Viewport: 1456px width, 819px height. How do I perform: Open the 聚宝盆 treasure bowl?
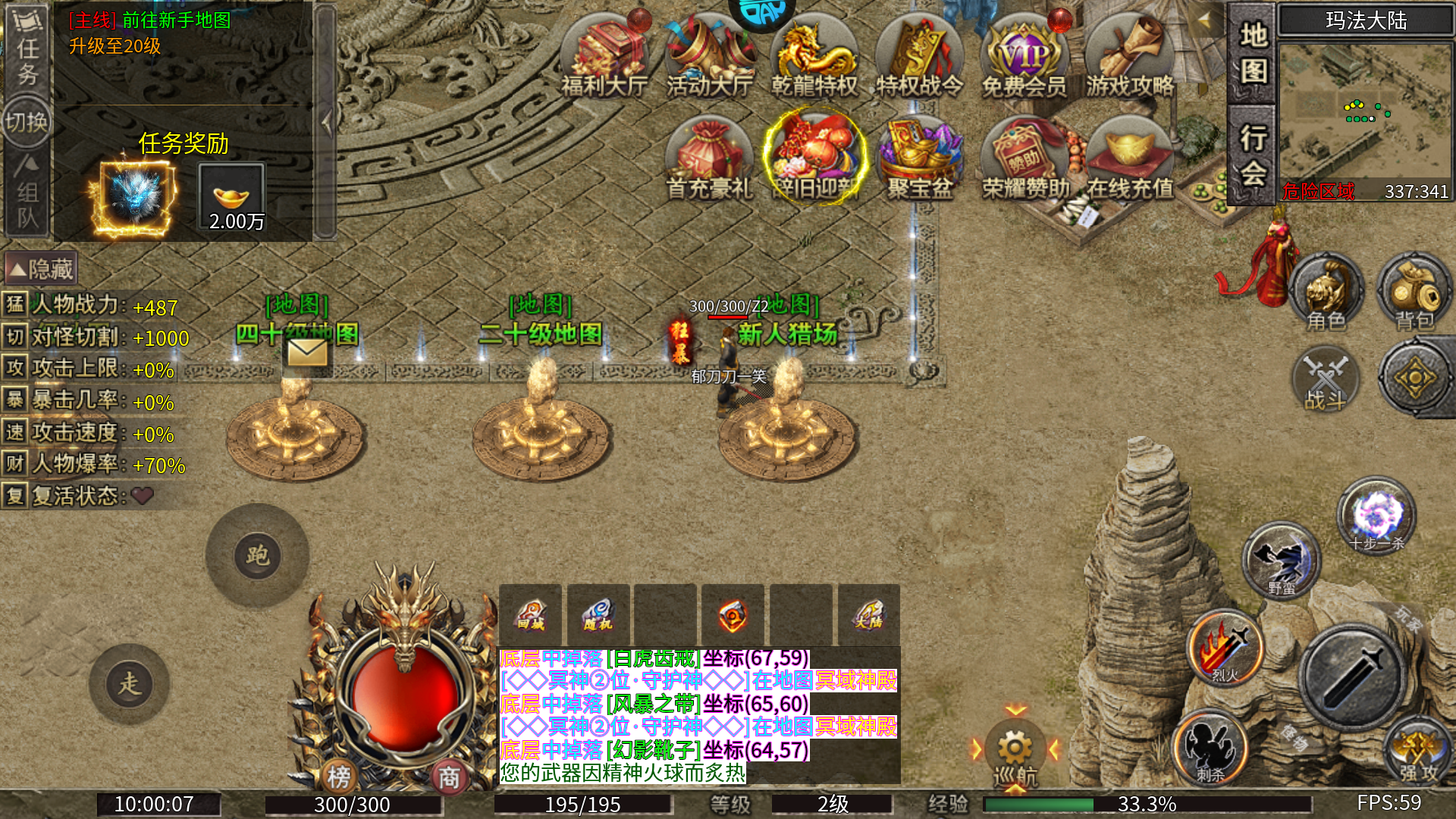[x=919, y=159]
